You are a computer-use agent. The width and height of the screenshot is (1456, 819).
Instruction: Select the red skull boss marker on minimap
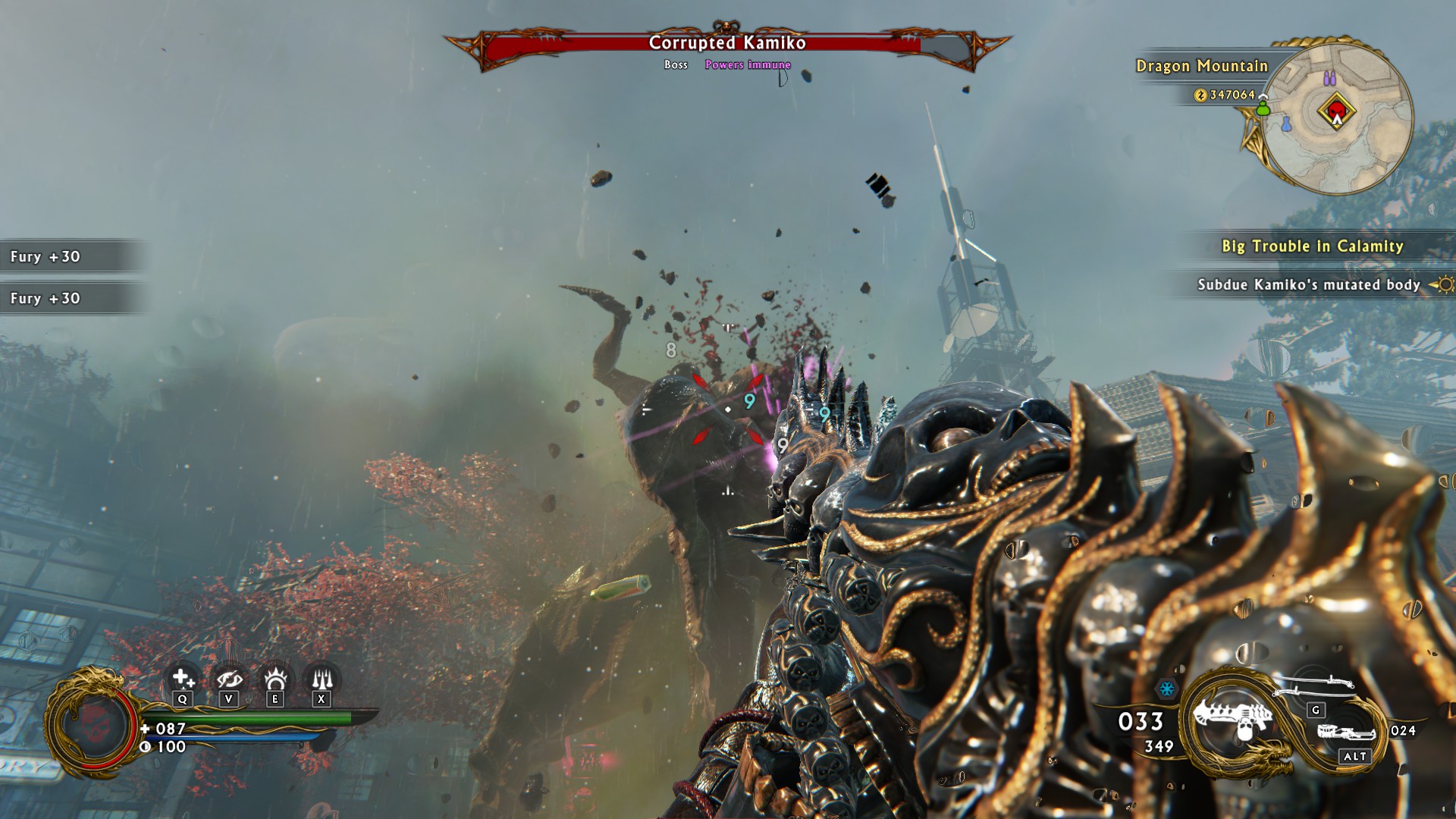pos(1336,112)
